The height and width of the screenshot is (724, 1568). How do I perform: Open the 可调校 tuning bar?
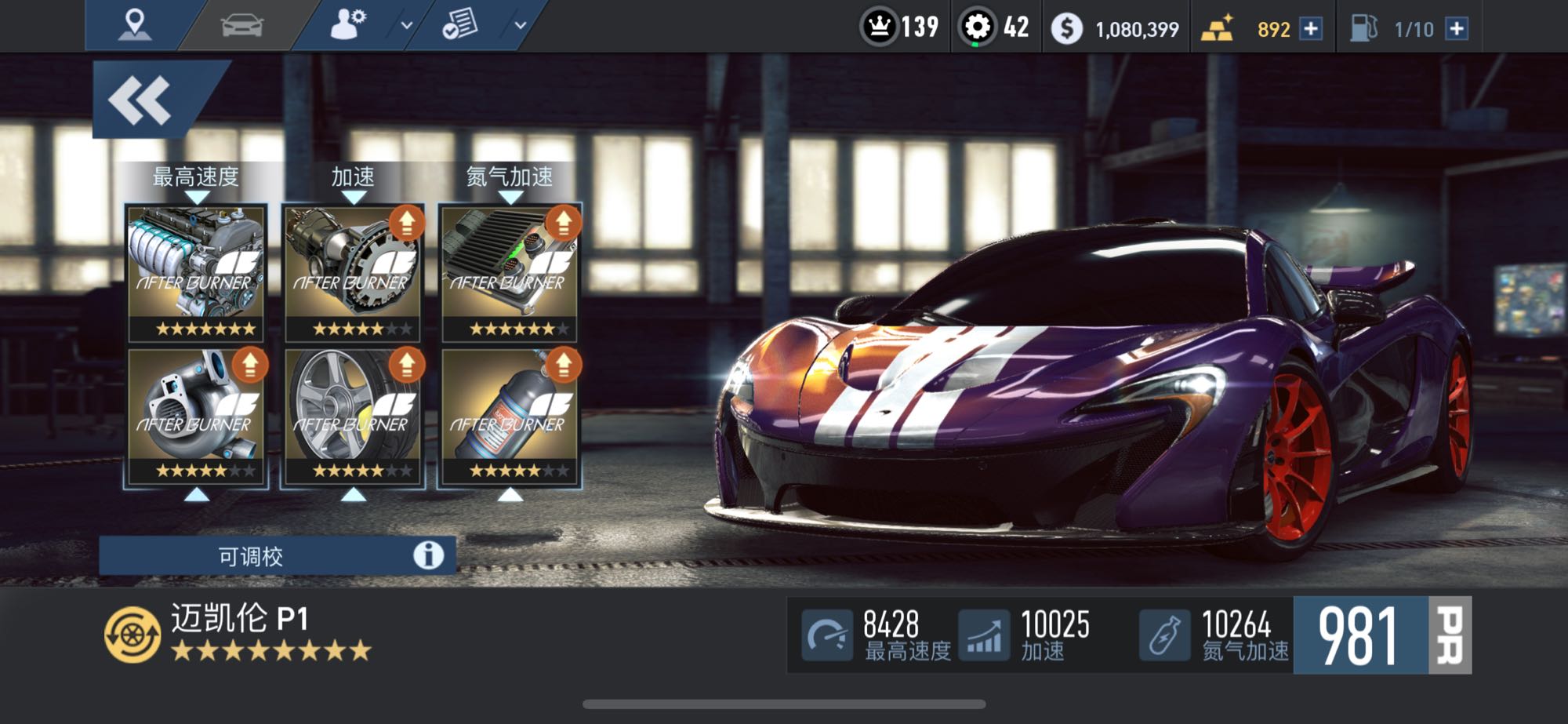pos(251,556)
